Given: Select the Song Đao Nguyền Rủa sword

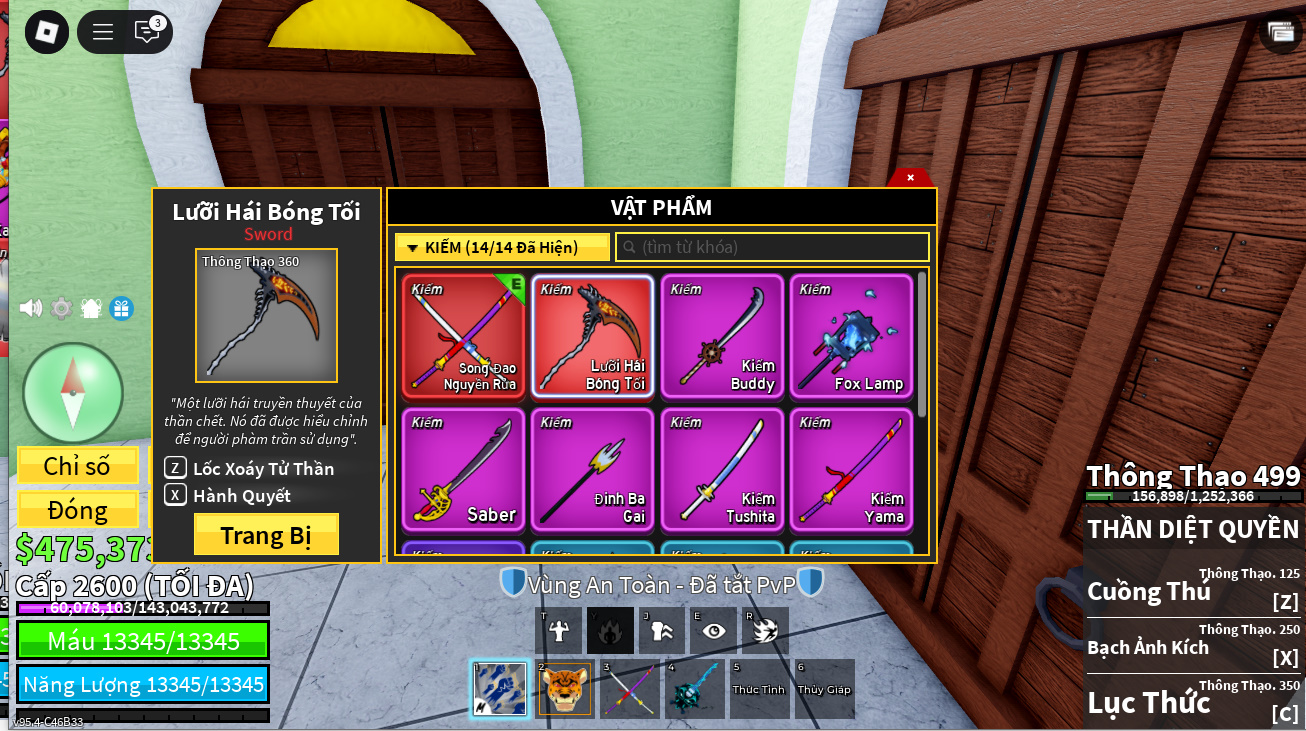Looking at the screenshot, I should click(x=463, y=337).
